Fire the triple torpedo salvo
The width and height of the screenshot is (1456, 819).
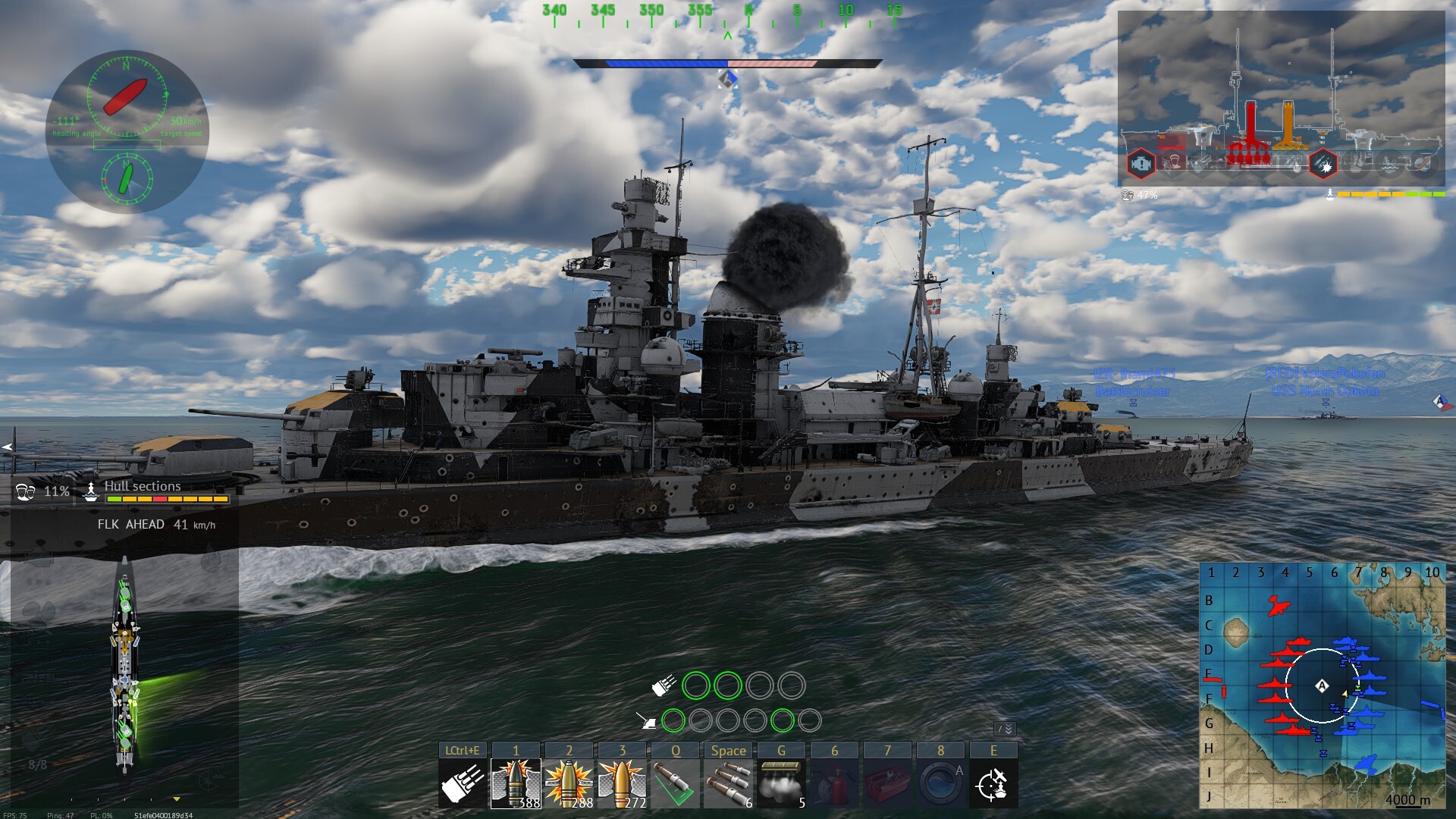click(728, 783)
